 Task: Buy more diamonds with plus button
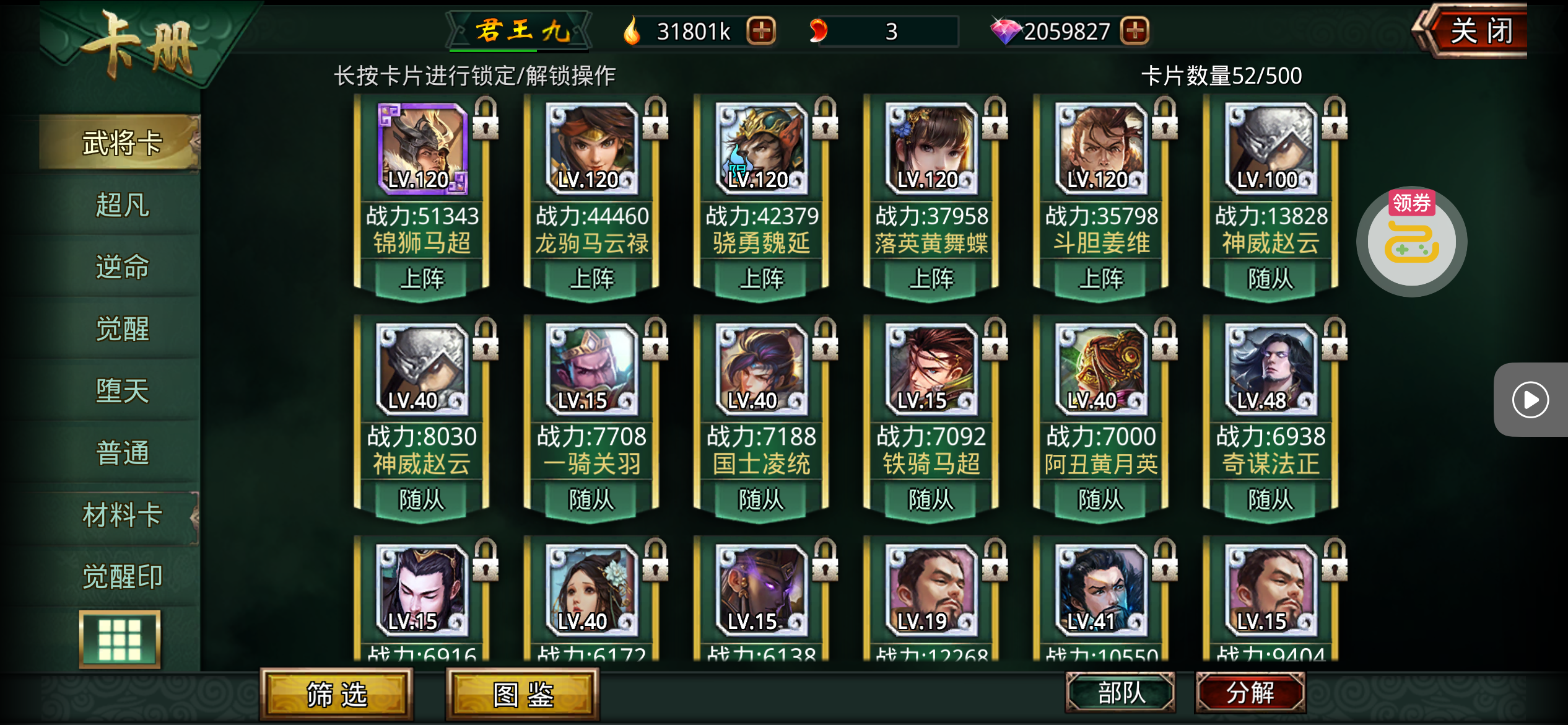pos(1135,31)
